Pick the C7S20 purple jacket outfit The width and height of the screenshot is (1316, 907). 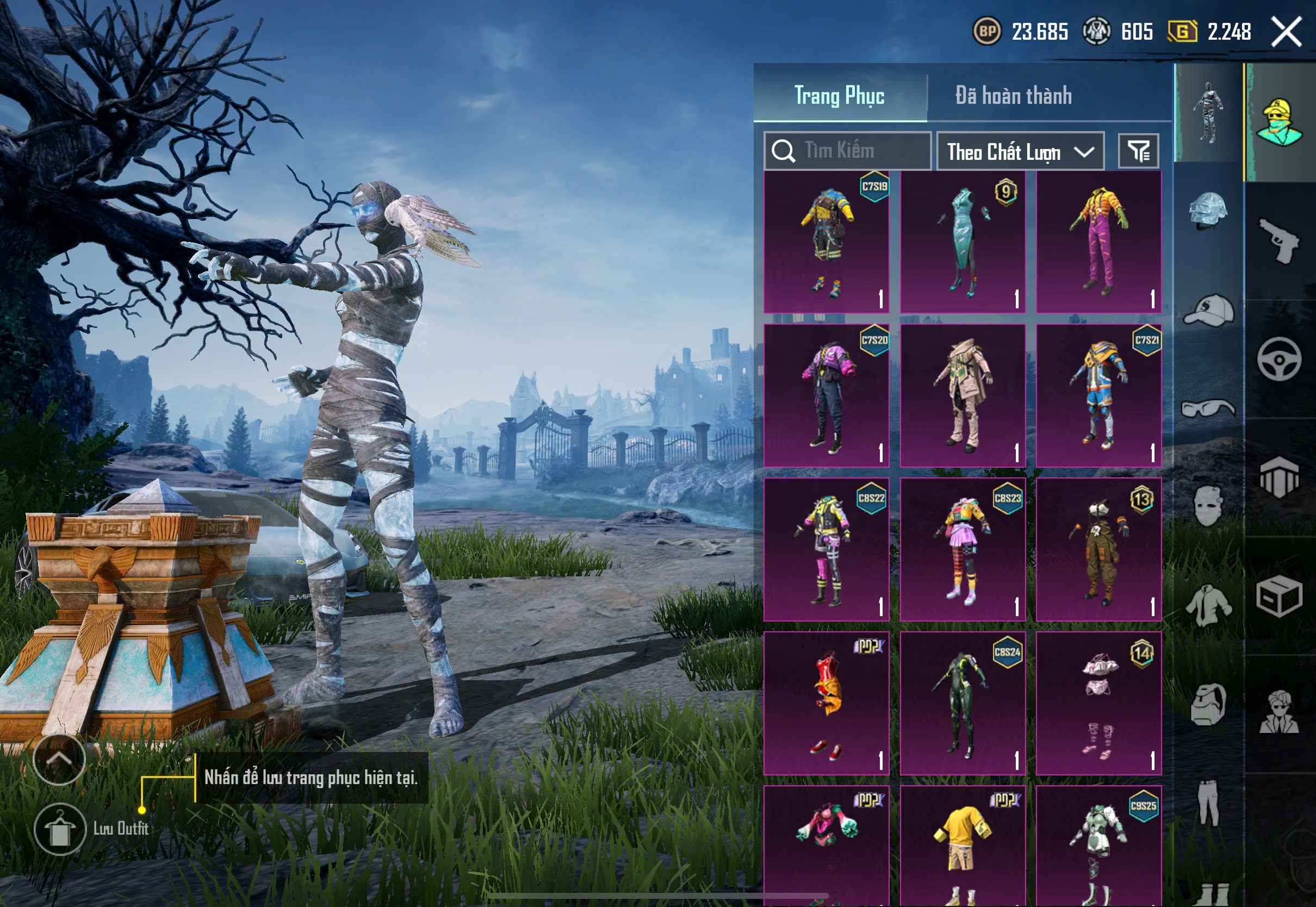(826, 395)
